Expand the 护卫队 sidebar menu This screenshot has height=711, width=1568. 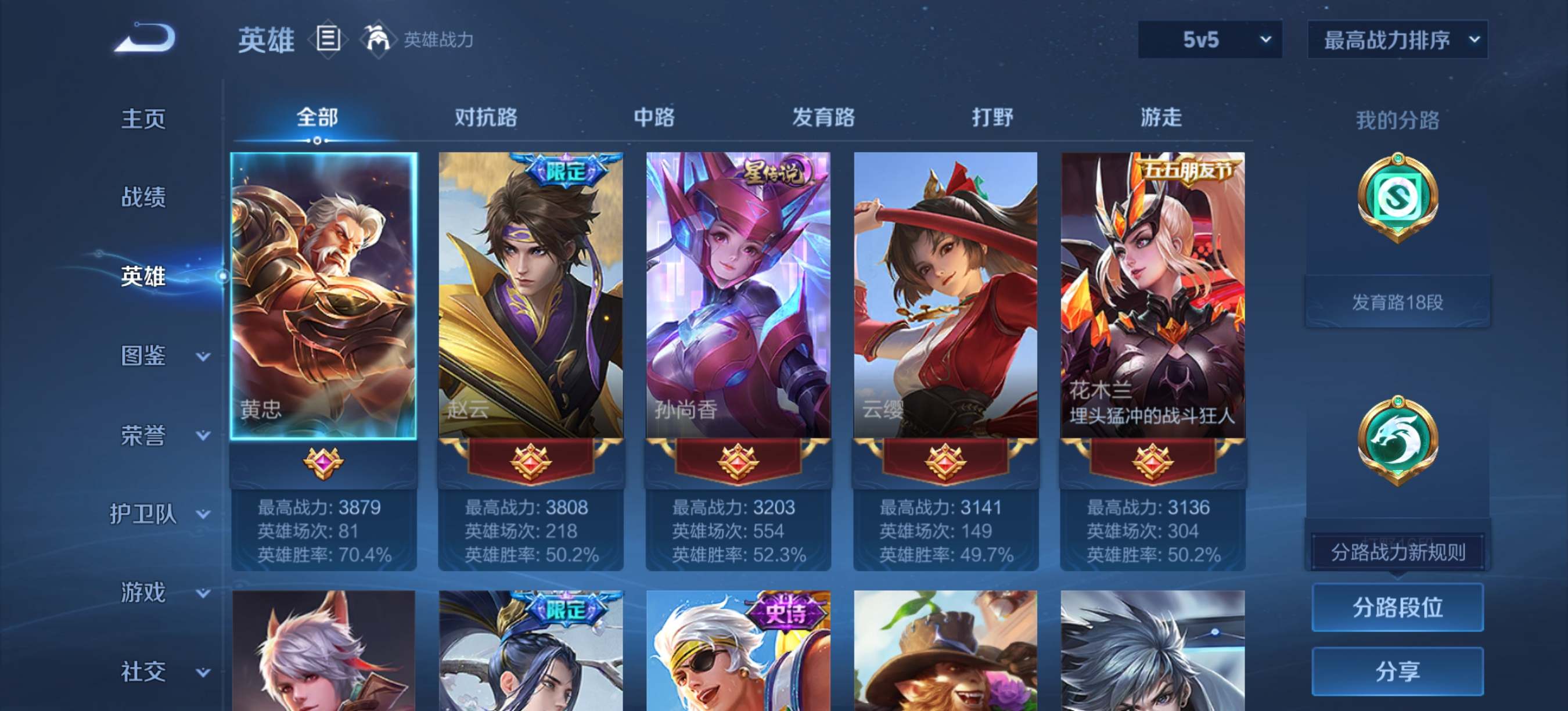point(160,513)
